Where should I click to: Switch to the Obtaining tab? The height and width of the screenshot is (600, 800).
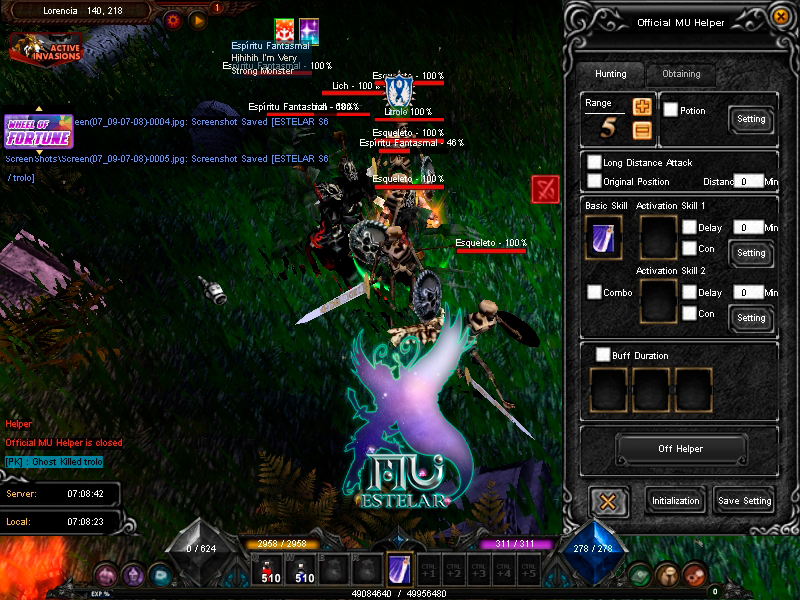coord(682,74)
